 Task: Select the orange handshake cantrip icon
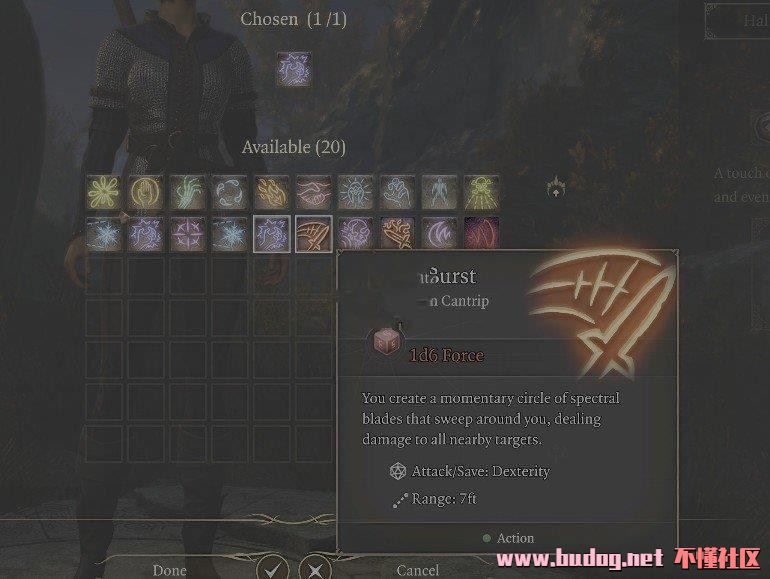313,191
